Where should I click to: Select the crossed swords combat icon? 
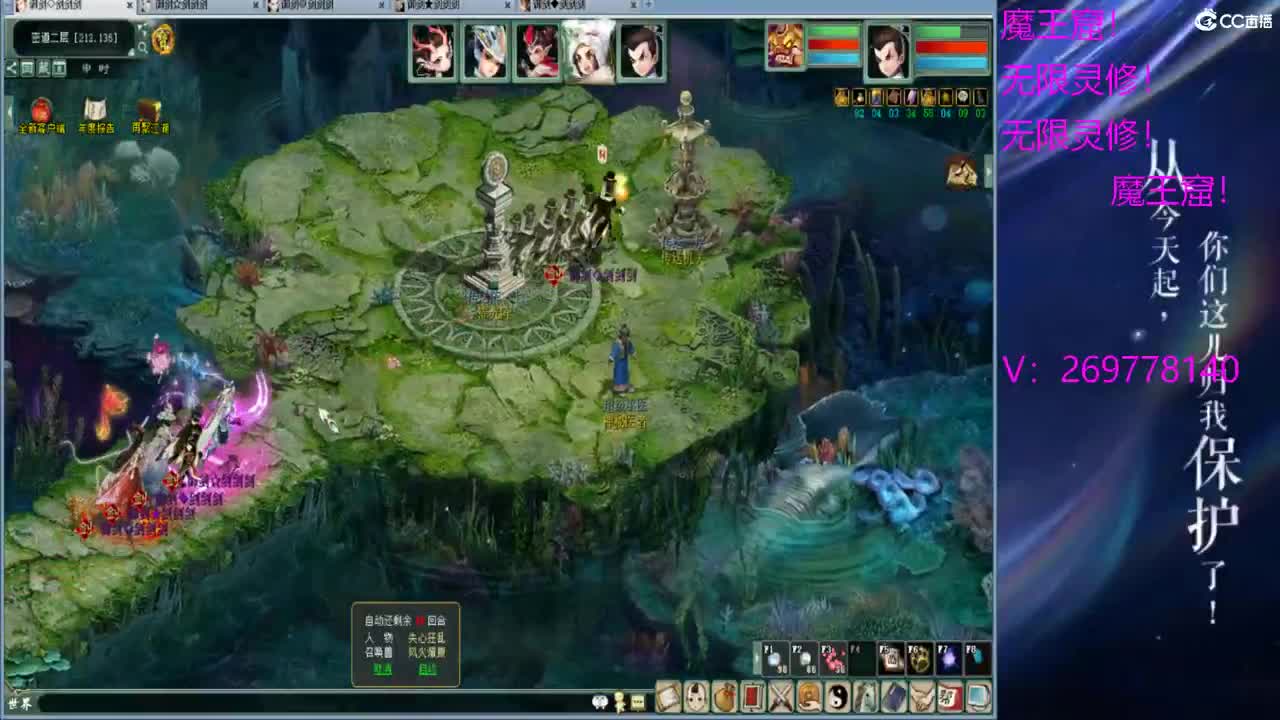780,696
